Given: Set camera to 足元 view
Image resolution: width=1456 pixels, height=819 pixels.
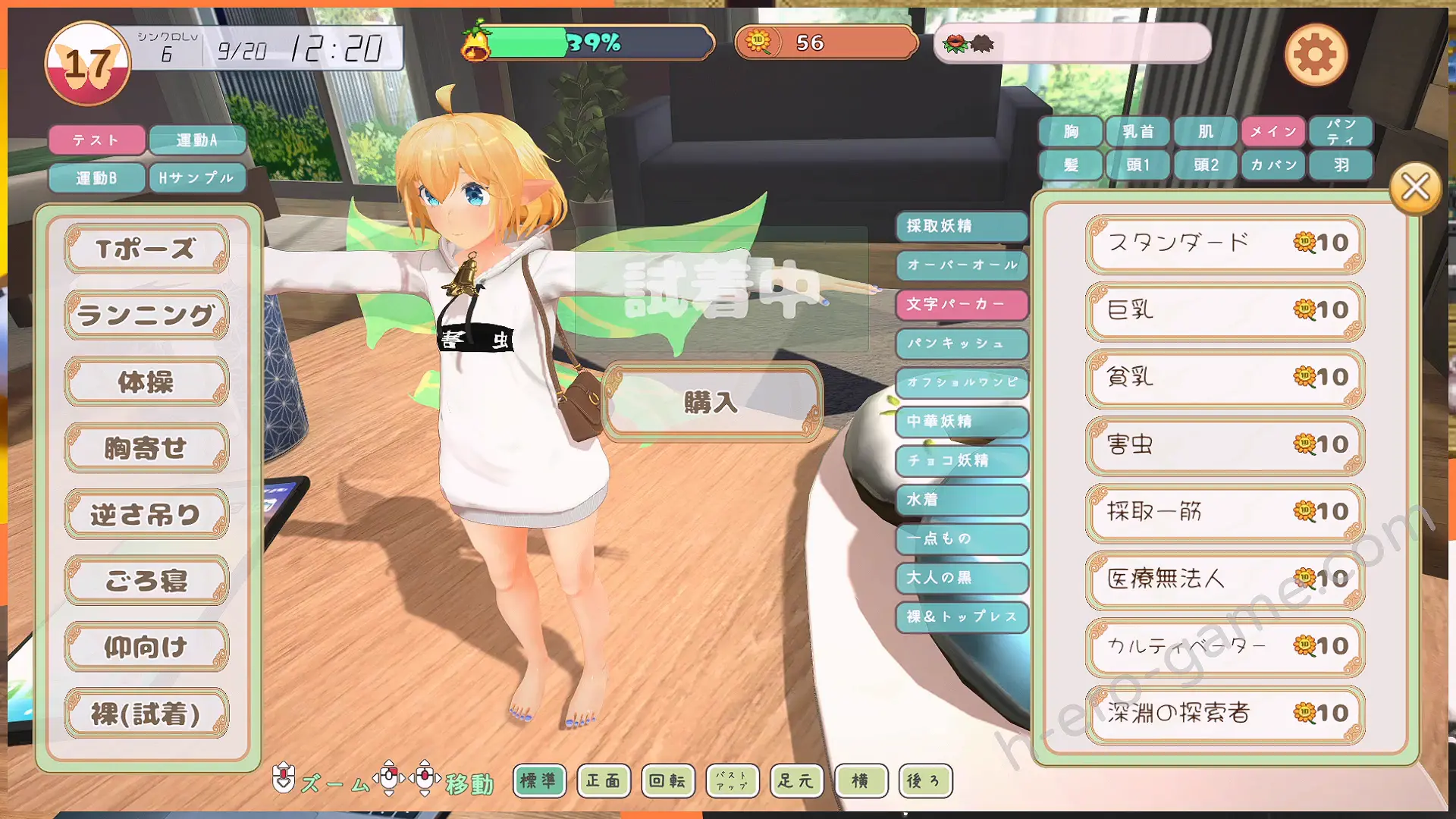Looking at the screenshot, I should 795,780.
